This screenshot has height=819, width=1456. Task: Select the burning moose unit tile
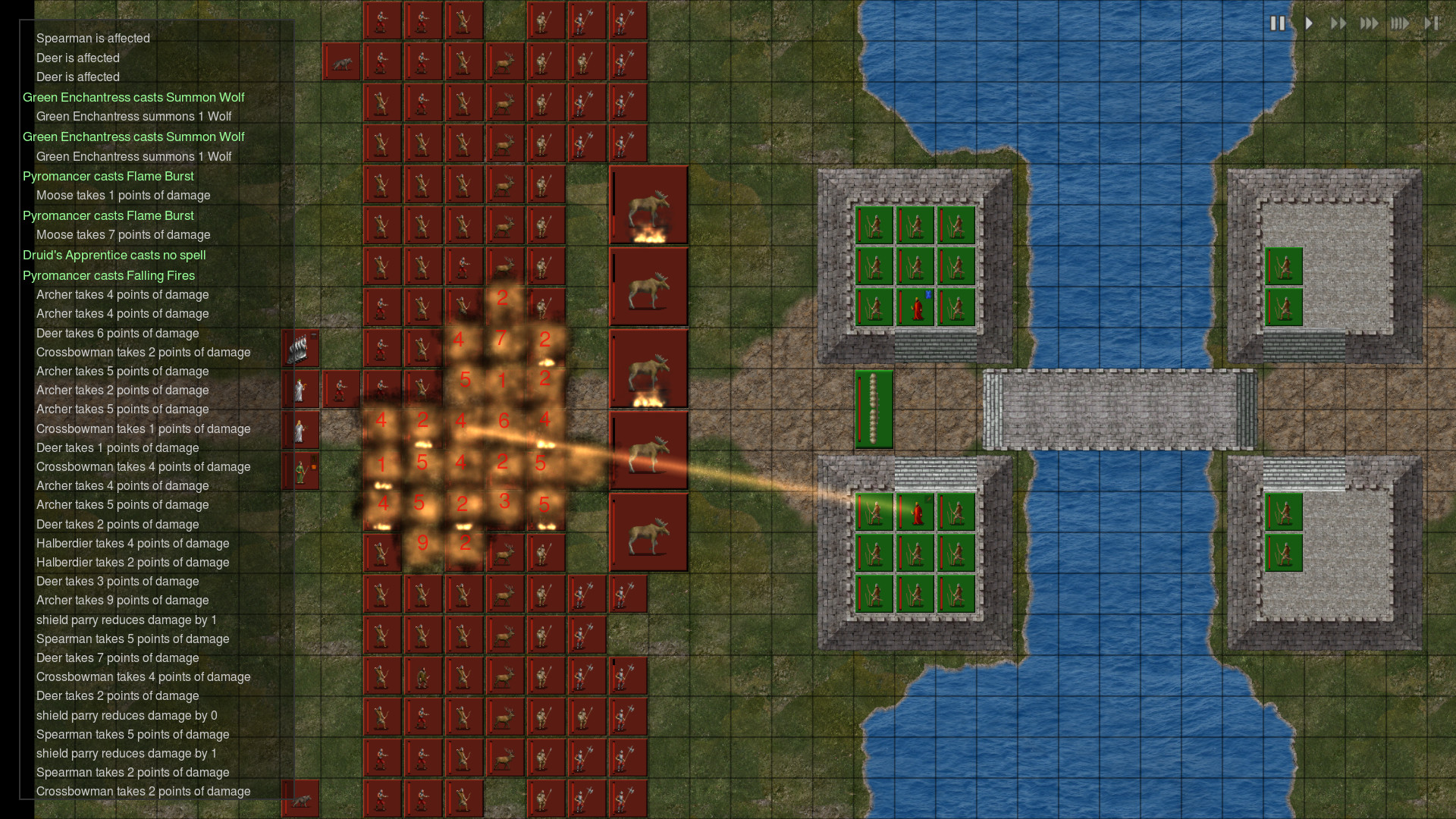[x=649, y=205]
